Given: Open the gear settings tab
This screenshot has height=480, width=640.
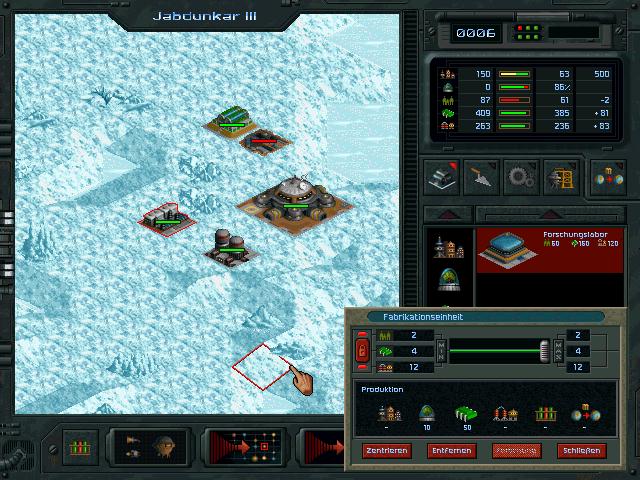Looking at the screenshot, I should (x=522, y=176).
